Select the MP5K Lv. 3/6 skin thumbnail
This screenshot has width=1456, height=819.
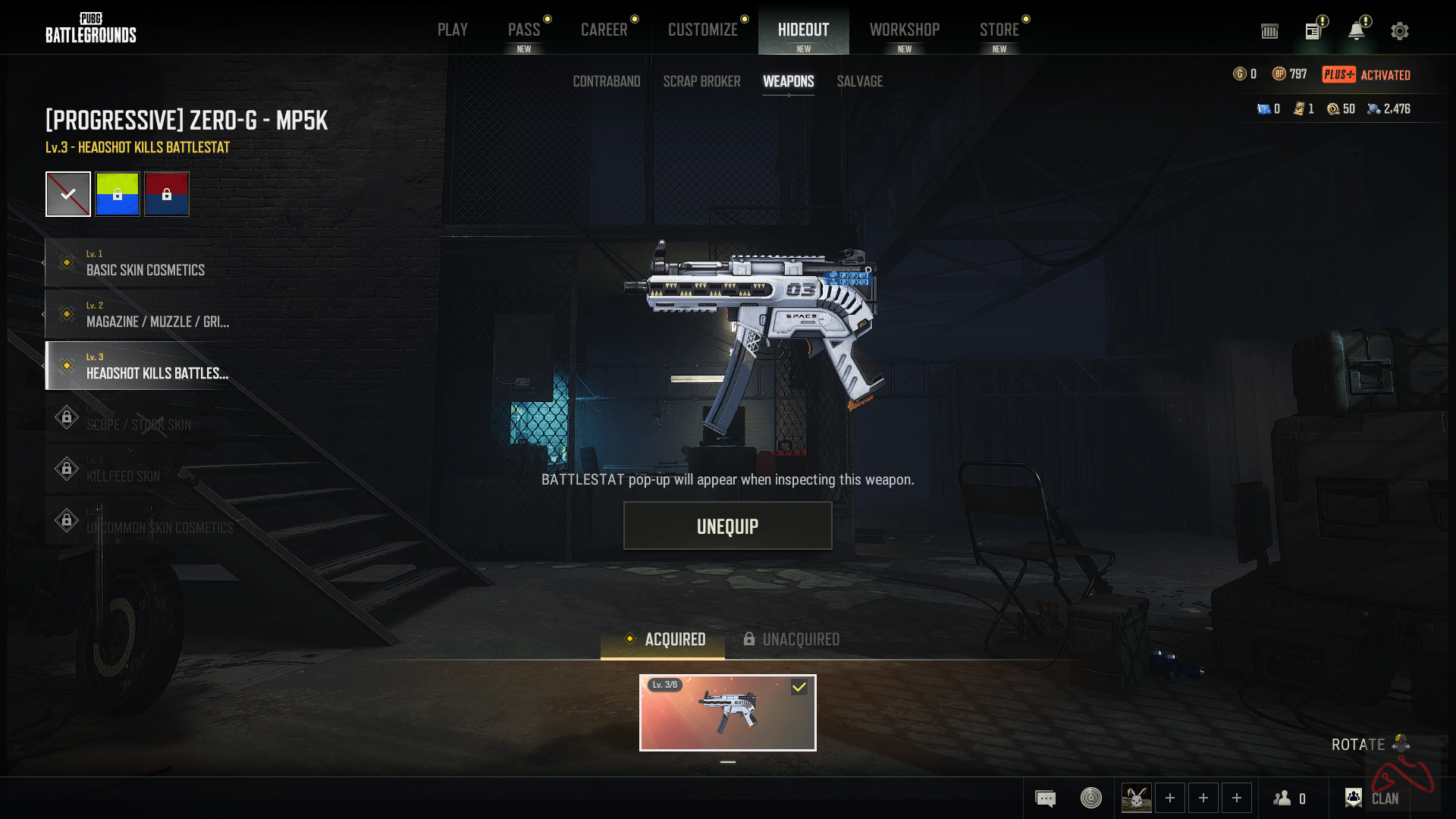(727, 713)
